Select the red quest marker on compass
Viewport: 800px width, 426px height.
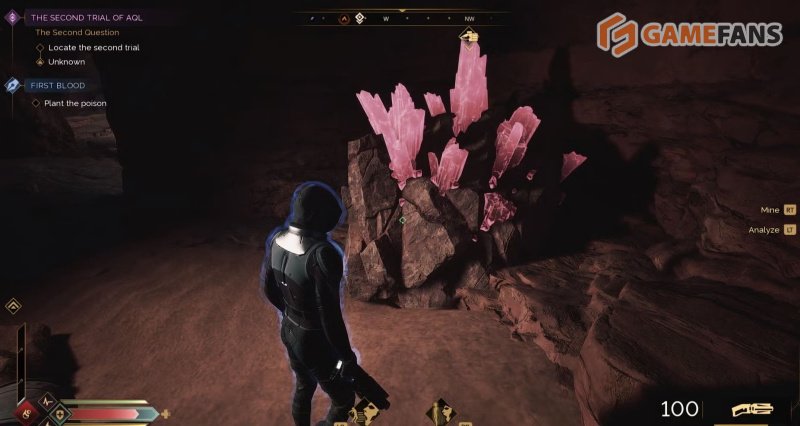(x=345, y=18)
